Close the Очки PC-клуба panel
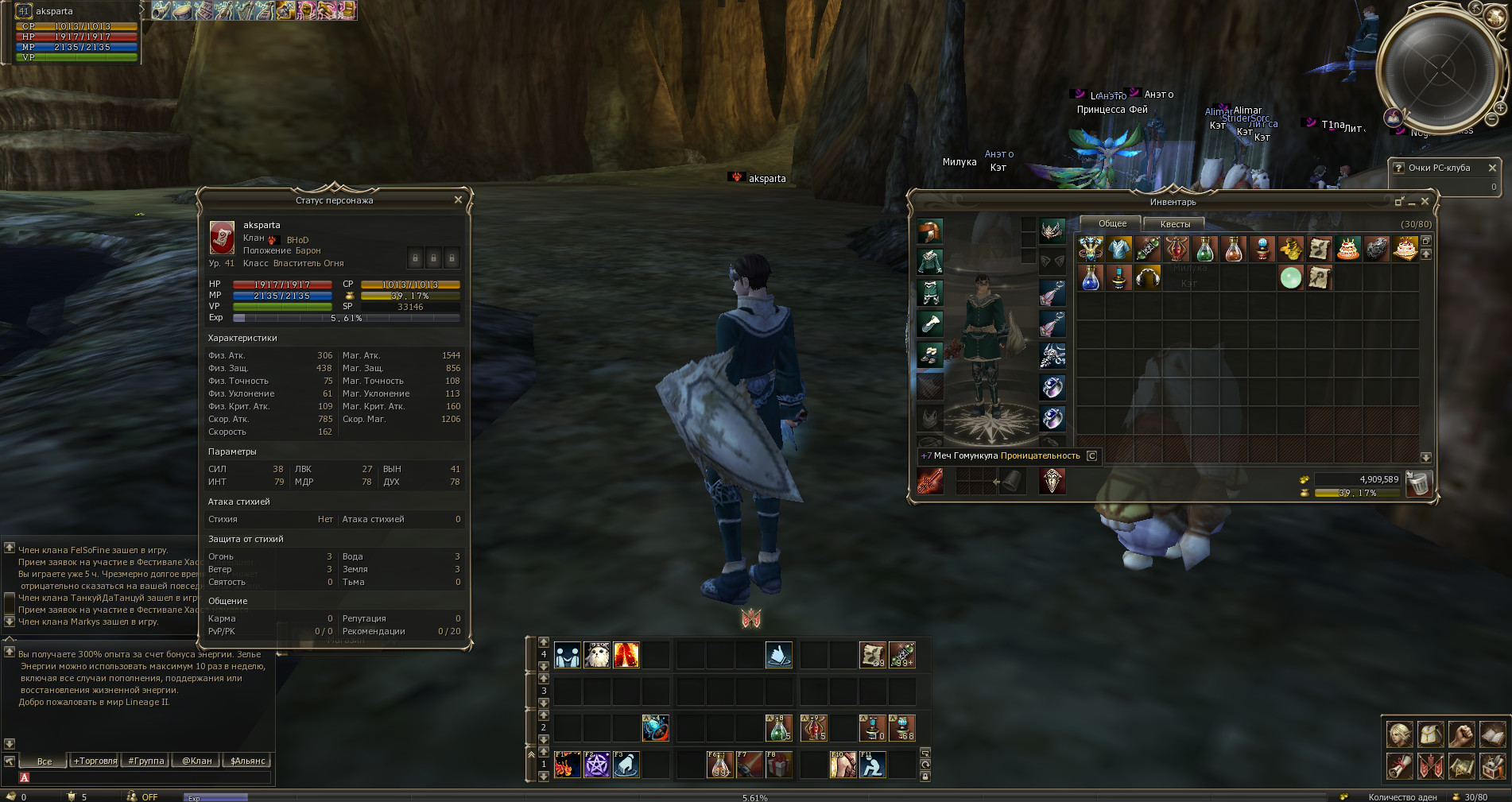The width and height of the screenshot is (1512, 802). (x=1492, y=168)
